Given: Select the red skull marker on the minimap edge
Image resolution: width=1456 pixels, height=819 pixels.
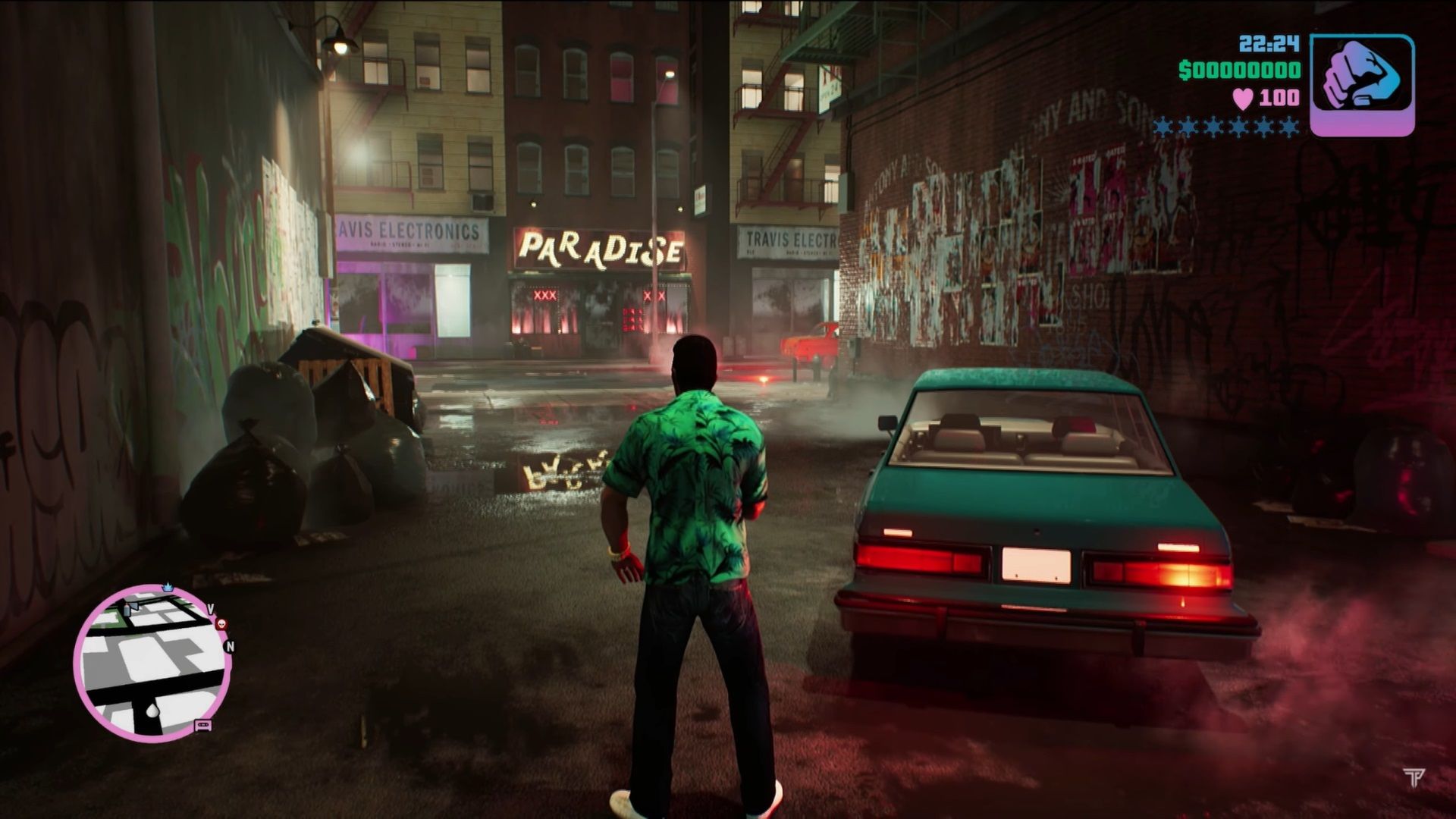Looking at the screenshot, I should [221, 625].
